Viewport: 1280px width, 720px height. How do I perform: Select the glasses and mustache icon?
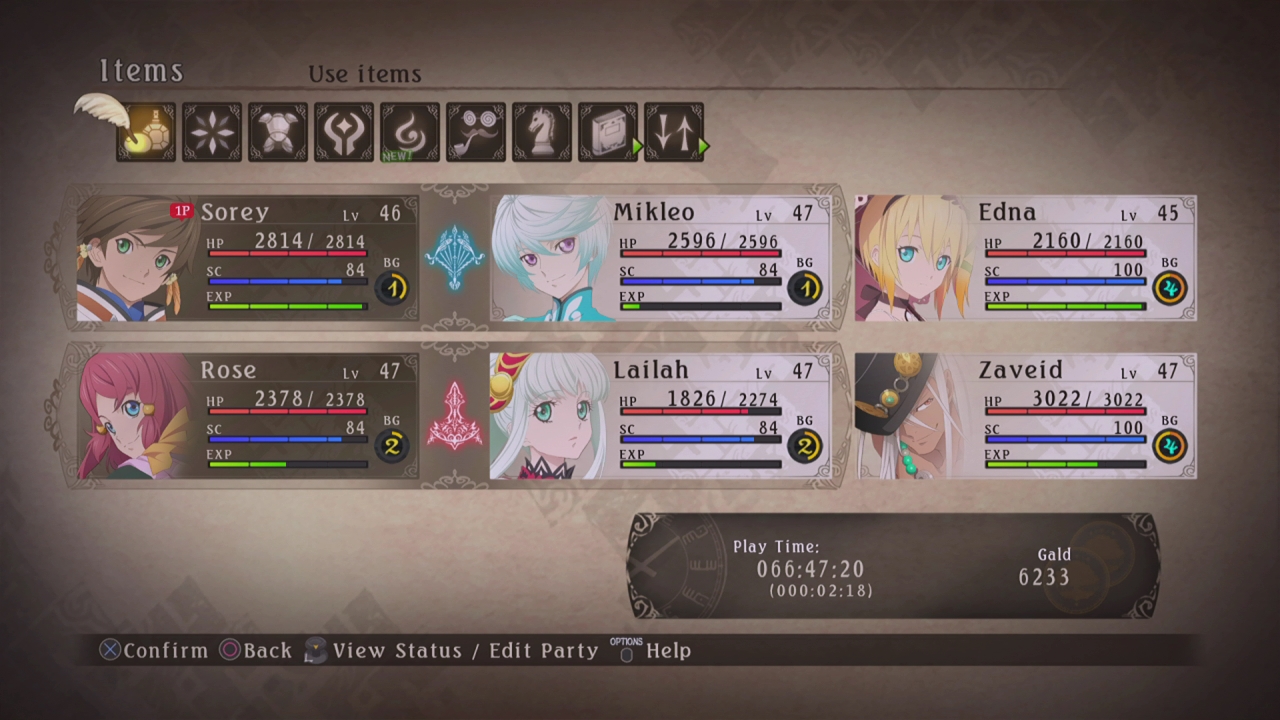coord(476,132)
